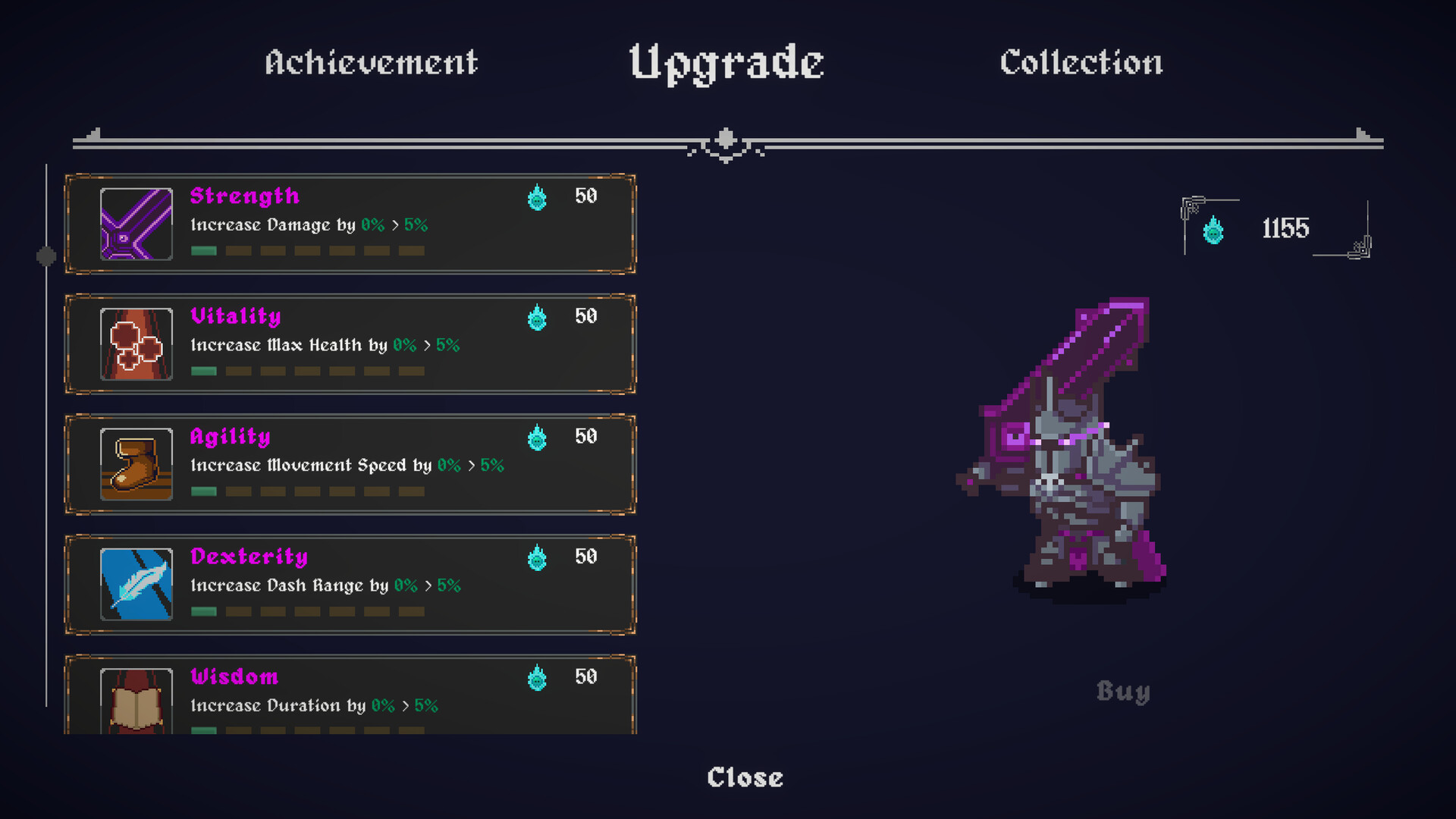Click the Buy button under the knight
This screenshot has width=1456, height=819.
pyautogui.click(x=1123, y=692)
